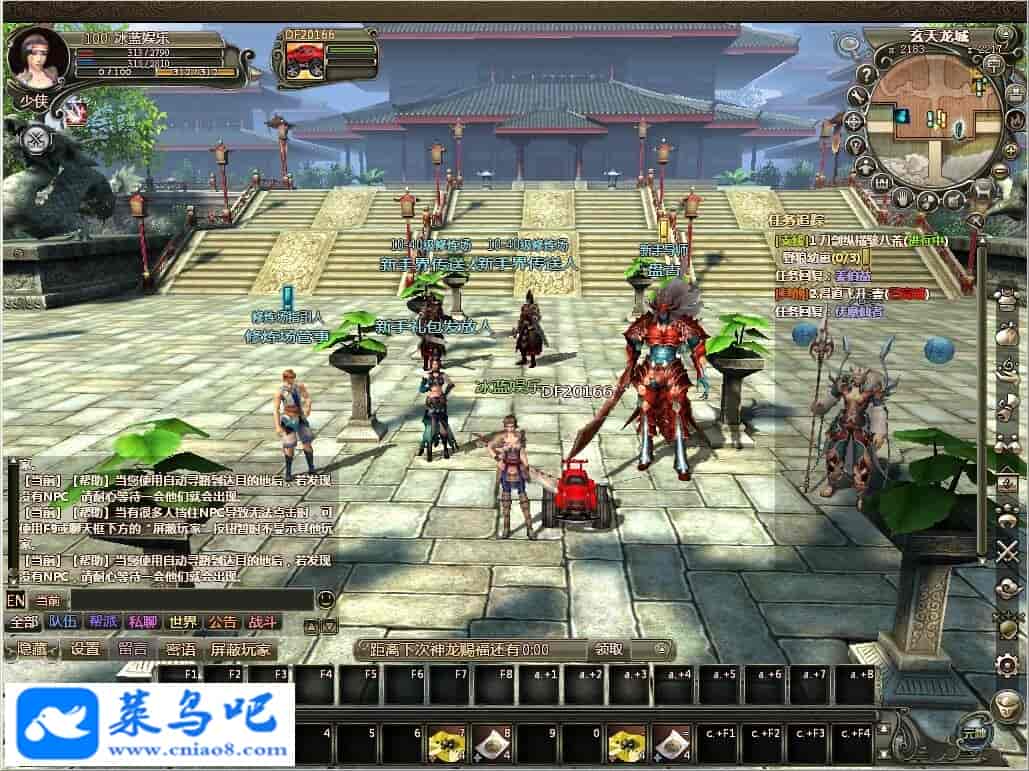
Task: Open the chat emoticon smiley picker
Action: pos(325,600)
